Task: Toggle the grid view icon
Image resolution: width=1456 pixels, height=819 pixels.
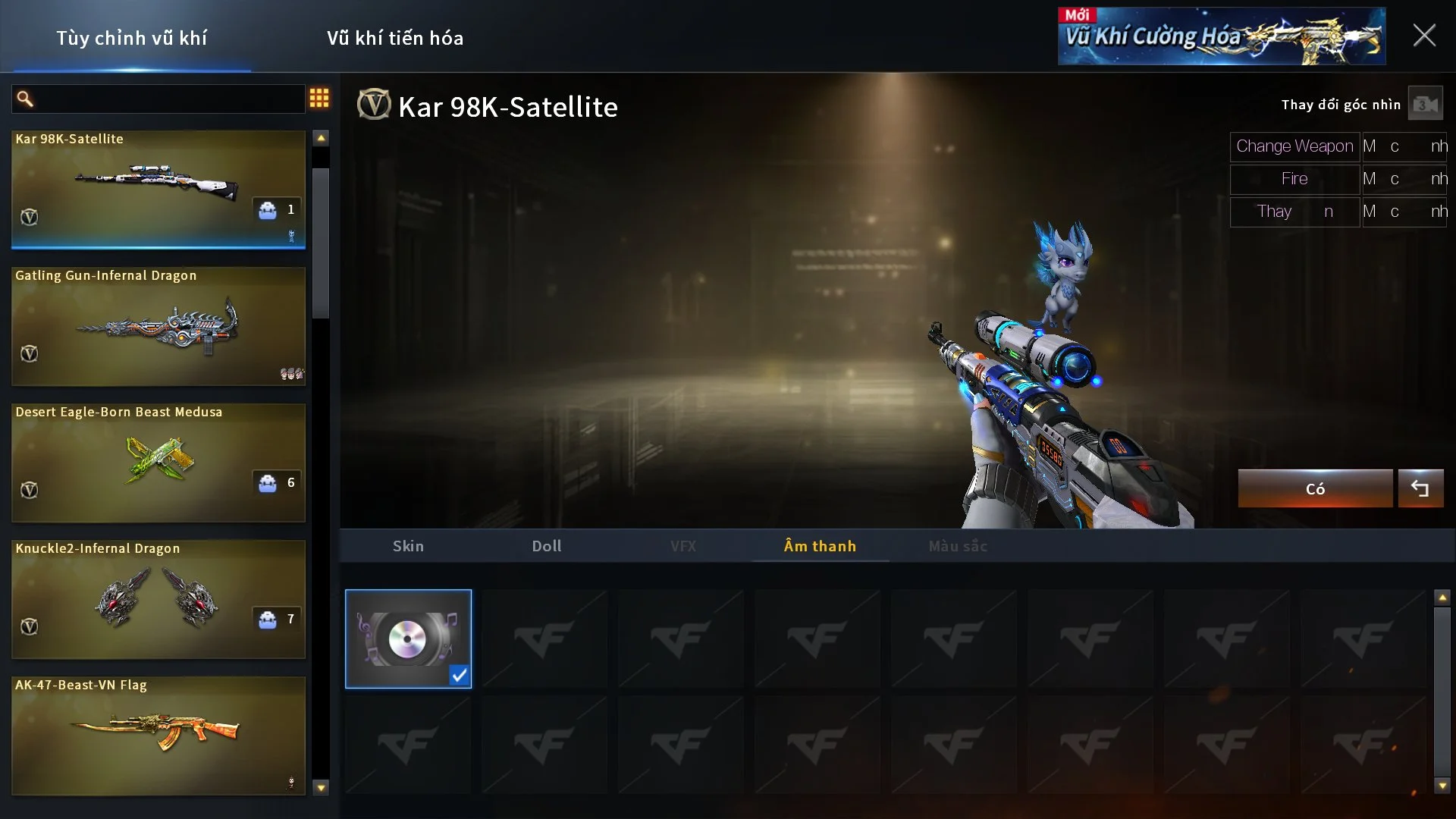Action: (319, 98)
